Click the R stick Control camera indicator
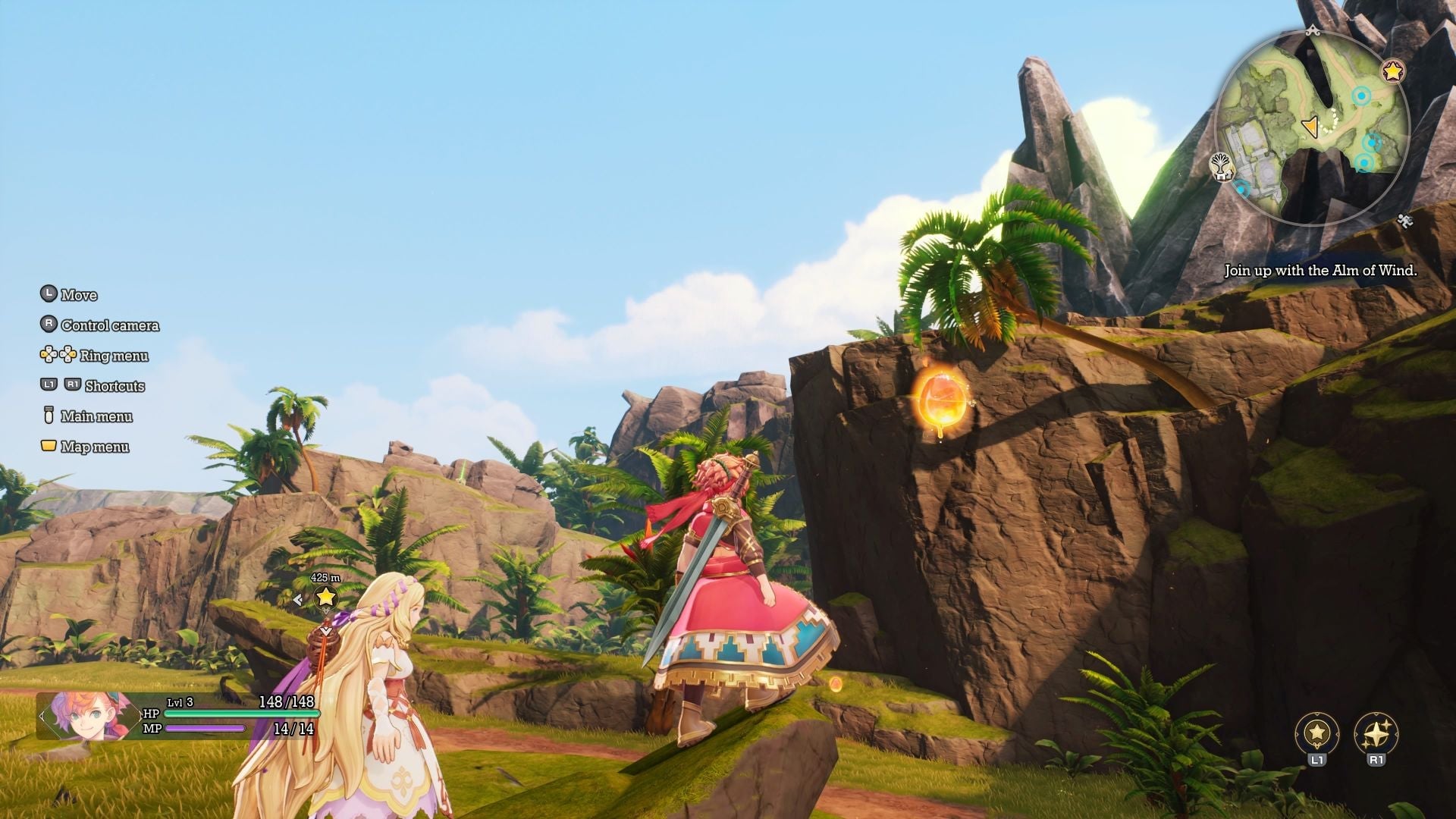 click(48, 325)
